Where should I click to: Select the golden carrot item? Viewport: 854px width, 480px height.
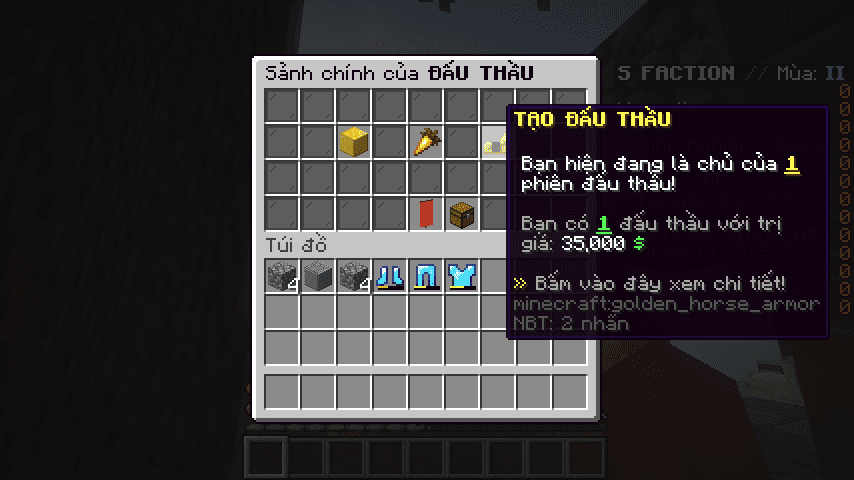[426, 142]
